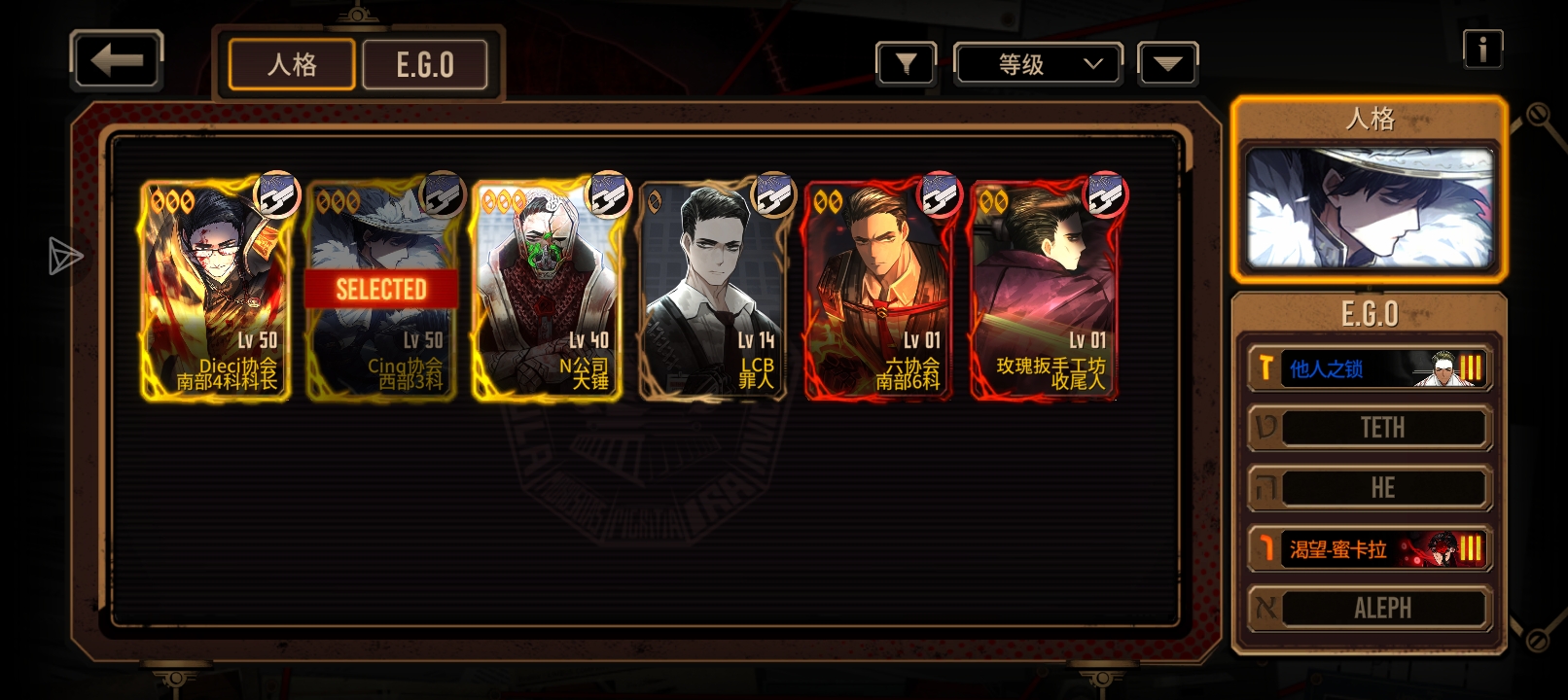1568x700 pixels.
Task: Go back with the arrow button
Action: coord(117,61)
